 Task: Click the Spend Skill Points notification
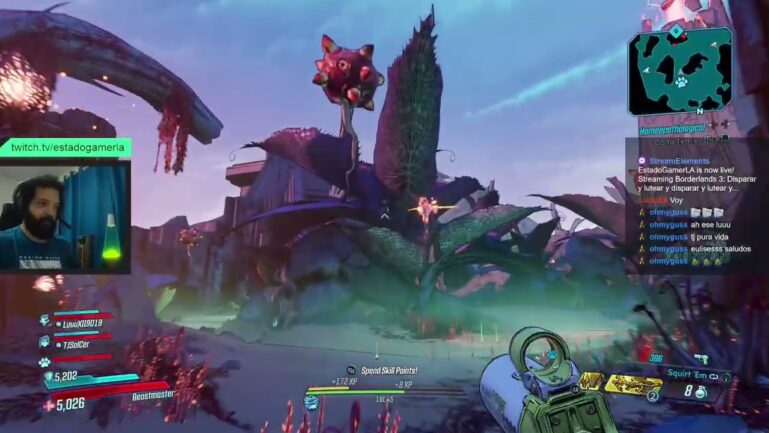[x=388, y=371]
